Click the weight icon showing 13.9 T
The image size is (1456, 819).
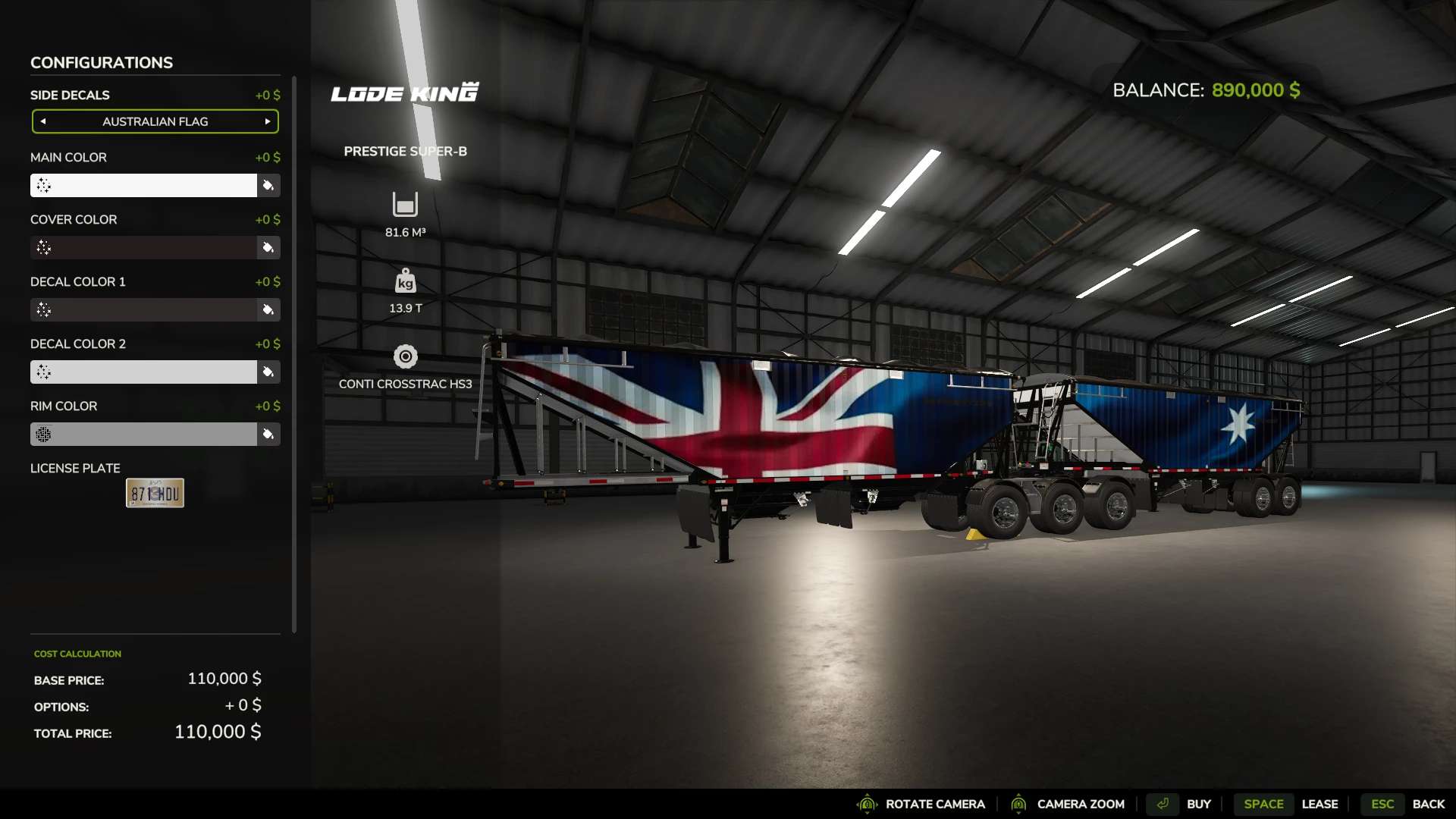[x=405, y=281]
